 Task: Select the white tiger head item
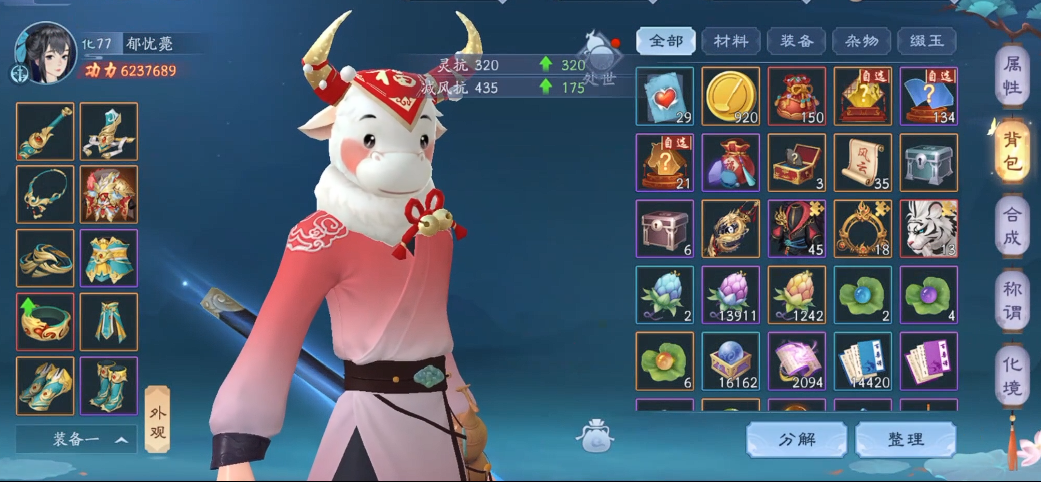pos(928,228)
